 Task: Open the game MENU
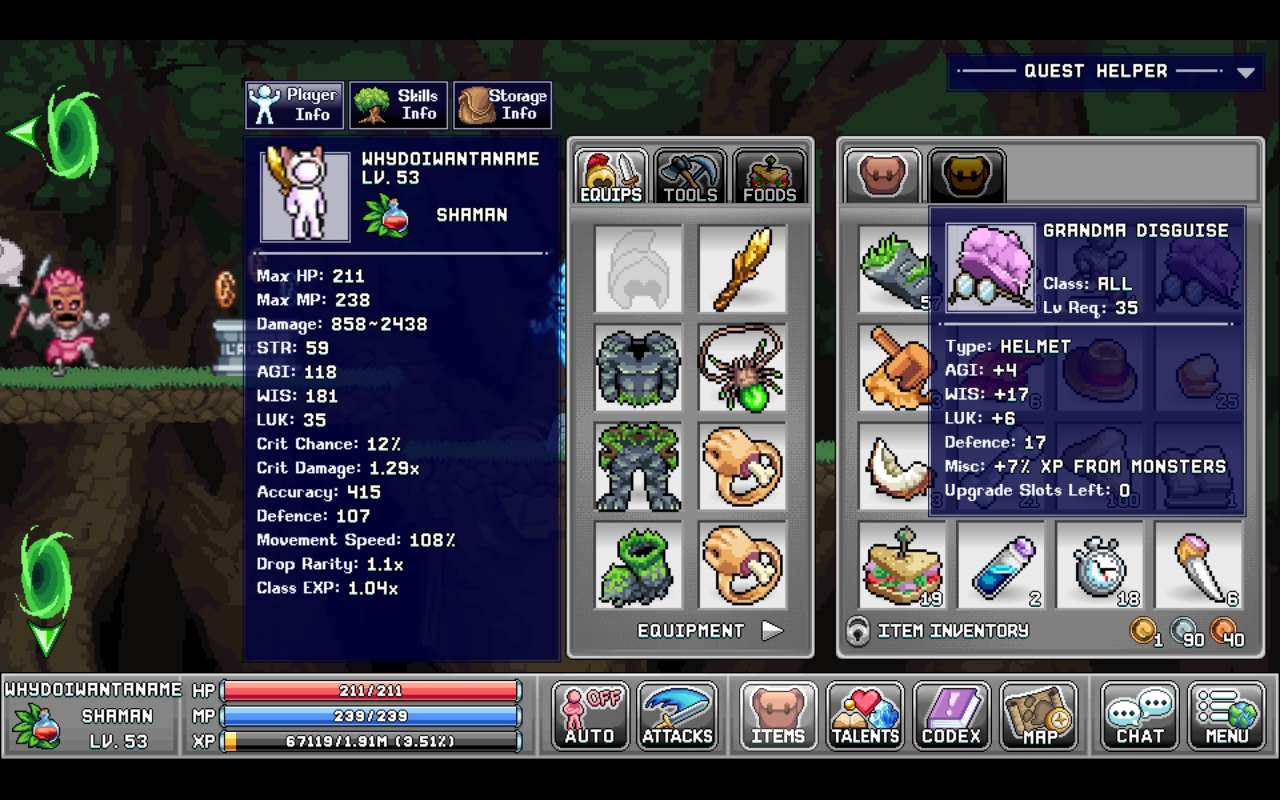(x=1227, y=715)
